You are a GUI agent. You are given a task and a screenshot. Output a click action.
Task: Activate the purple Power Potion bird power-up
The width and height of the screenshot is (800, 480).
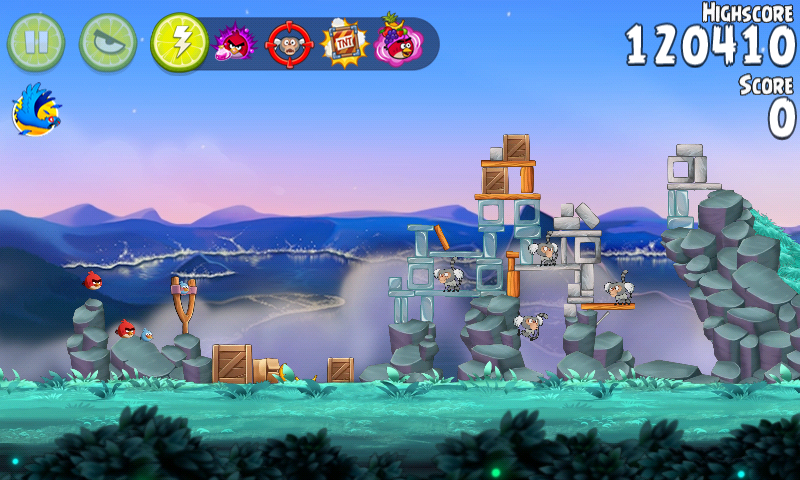235,43
